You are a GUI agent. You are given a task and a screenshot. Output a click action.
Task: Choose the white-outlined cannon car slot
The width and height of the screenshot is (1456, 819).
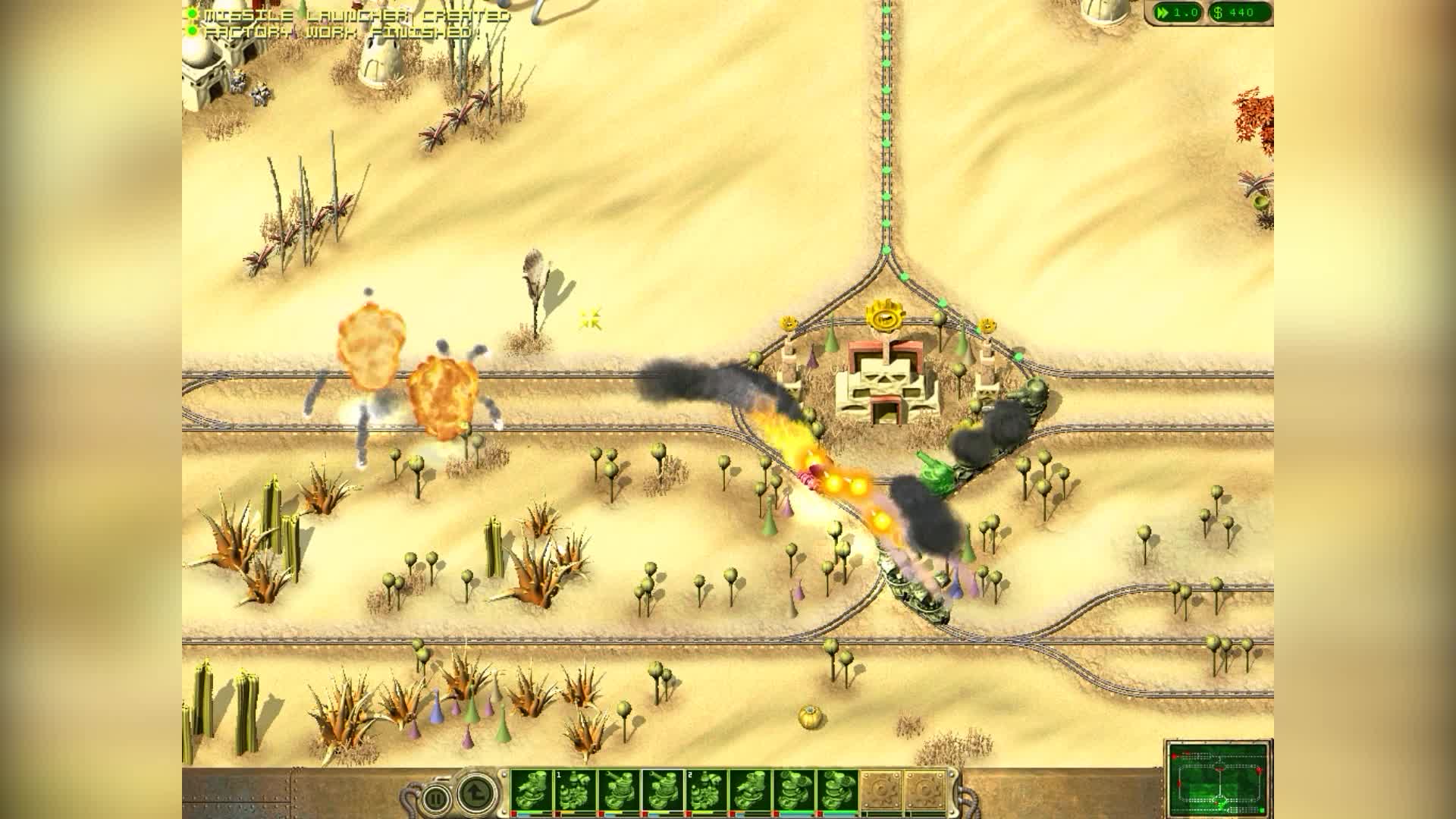662,791
